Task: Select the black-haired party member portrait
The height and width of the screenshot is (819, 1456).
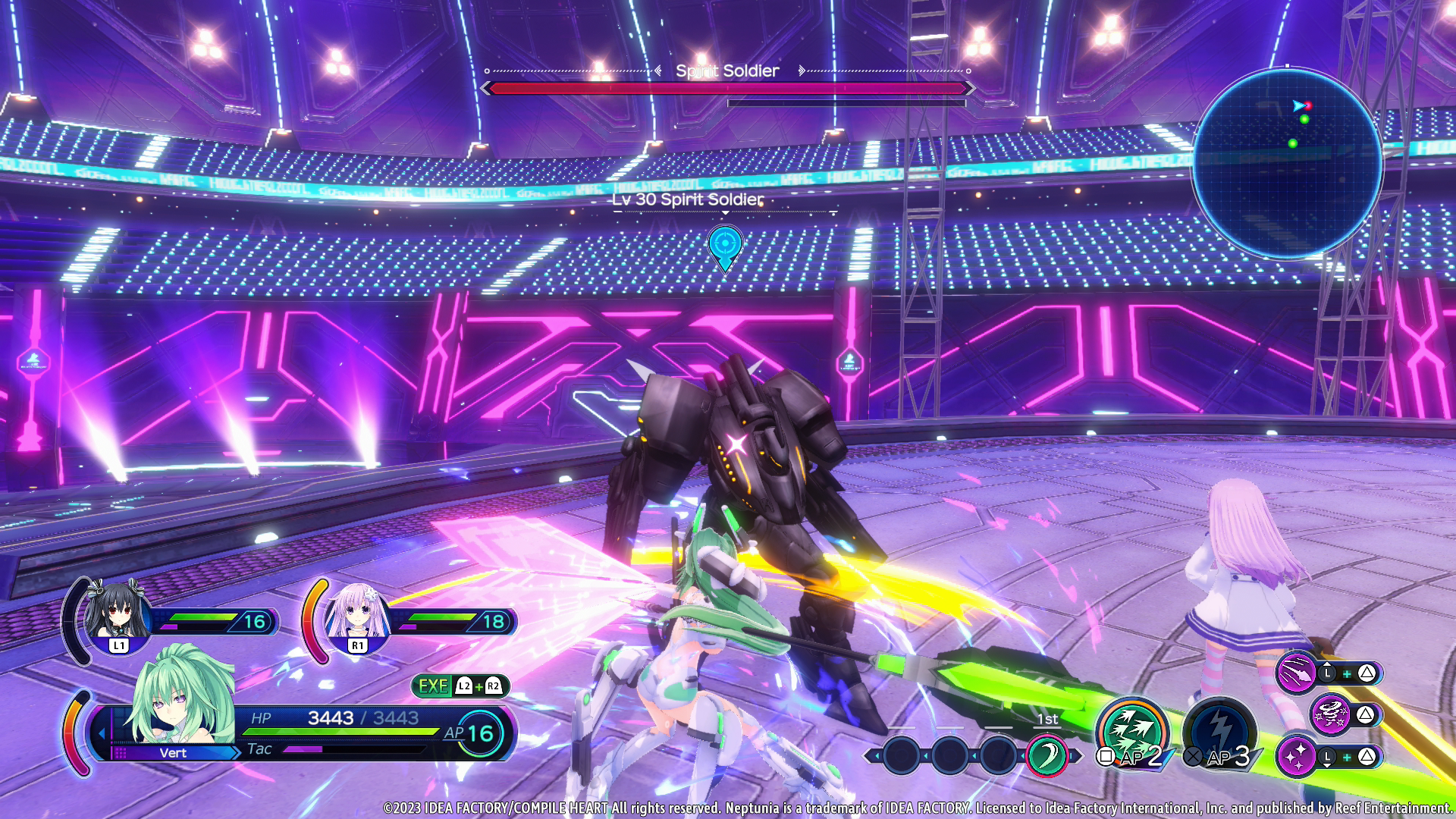Action: tap(118, 613)
